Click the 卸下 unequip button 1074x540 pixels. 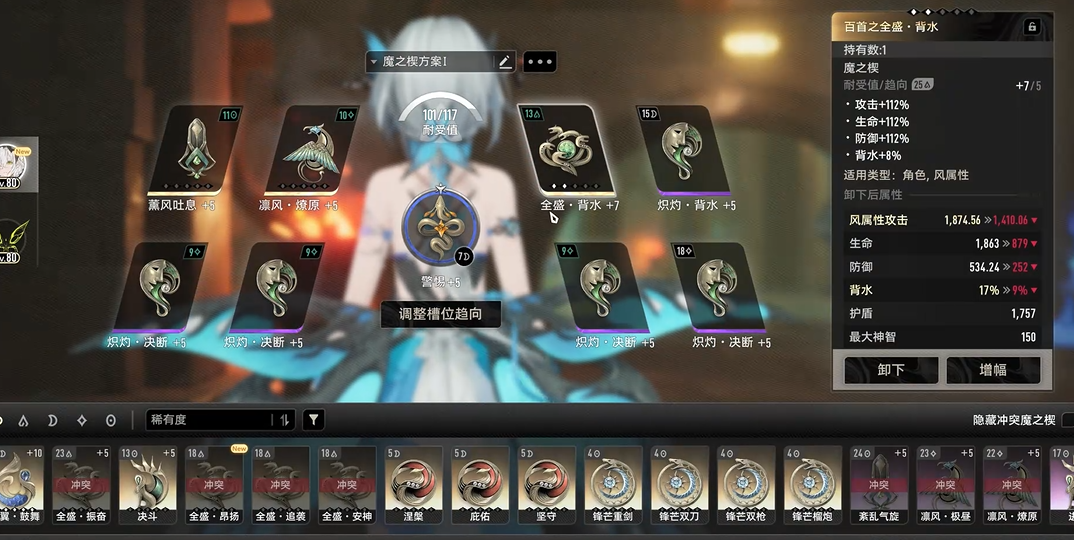(890, 370)
